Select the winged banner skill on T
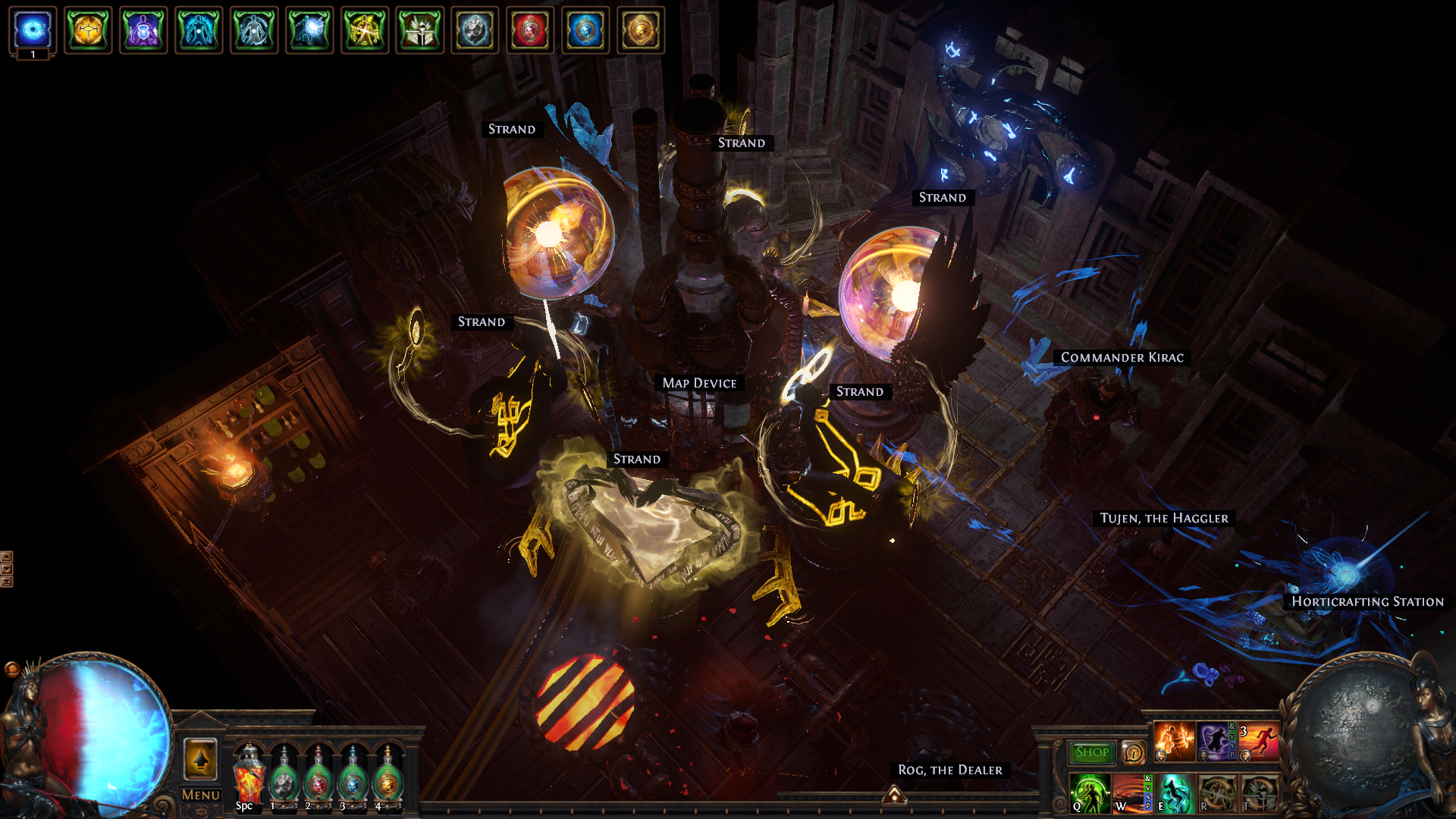Image resolution: width=1456 pixels, height=819 pixels. click(x=1259, y=793)
